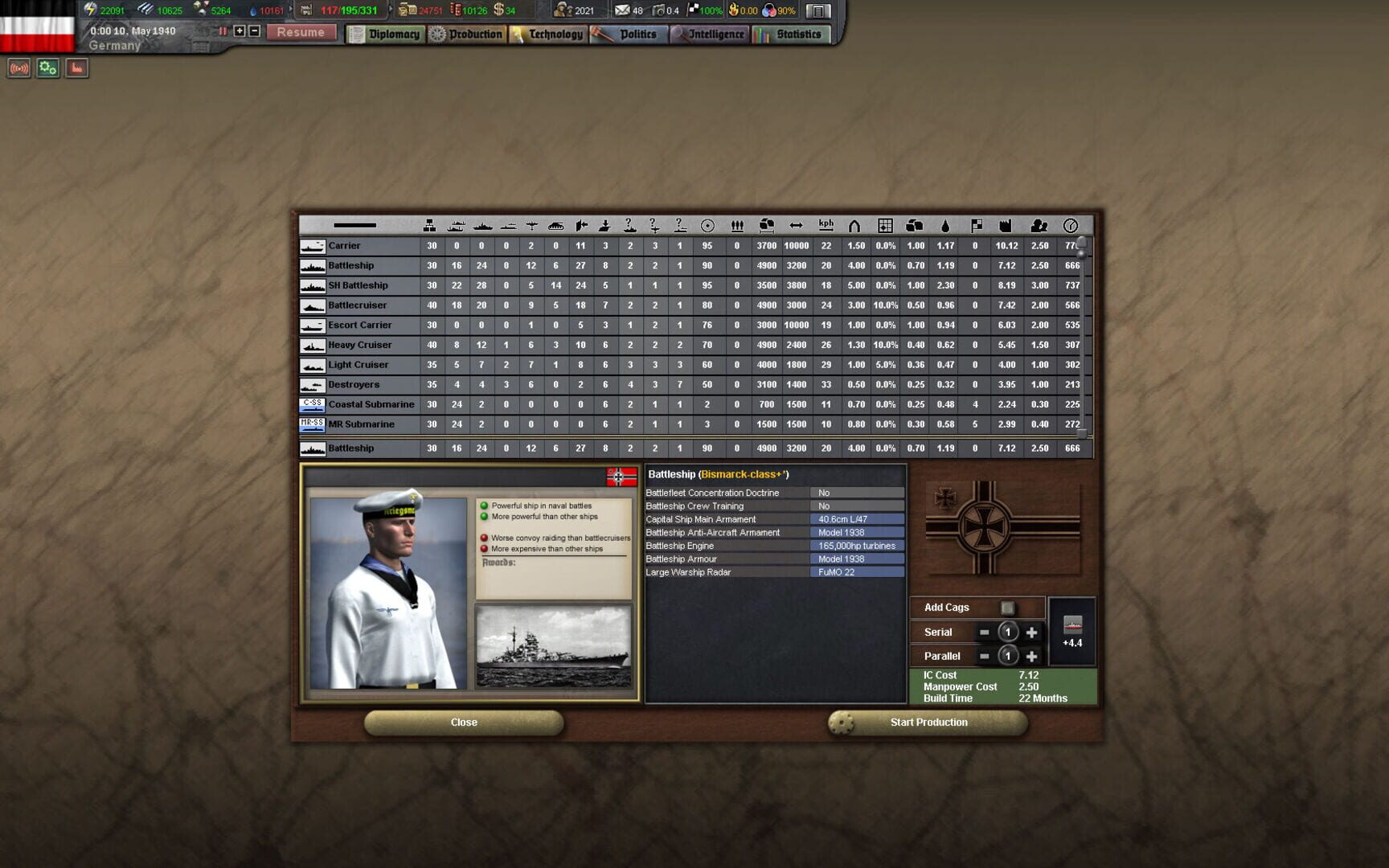Open the messages envelope icon
Viewport: 1389px width, 868px height.
(624, 10)
